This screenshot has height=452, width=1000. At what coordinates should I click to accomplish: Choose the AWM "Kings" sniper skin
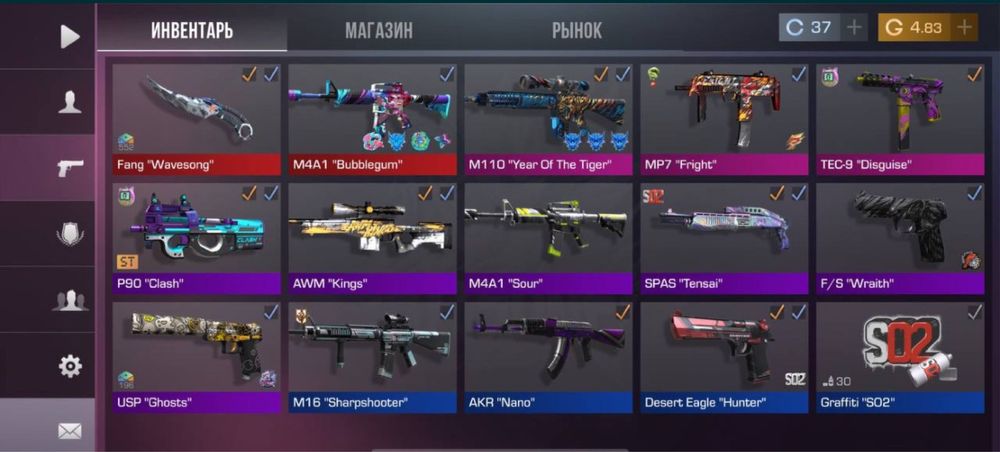pyautogui.click(x=373, y=238)
